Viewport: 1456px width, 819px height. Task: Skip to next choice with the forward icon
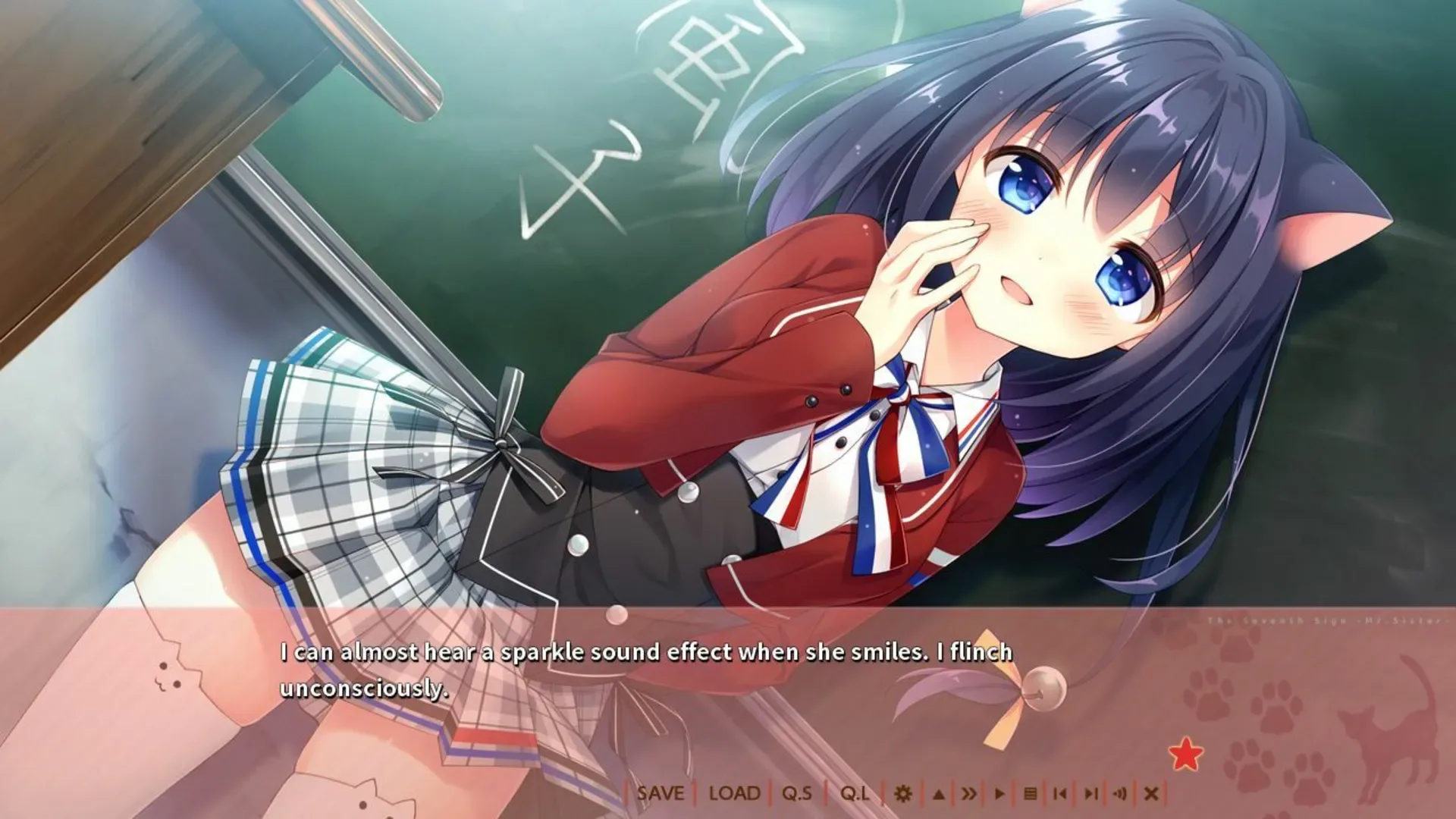point(1090,794)
